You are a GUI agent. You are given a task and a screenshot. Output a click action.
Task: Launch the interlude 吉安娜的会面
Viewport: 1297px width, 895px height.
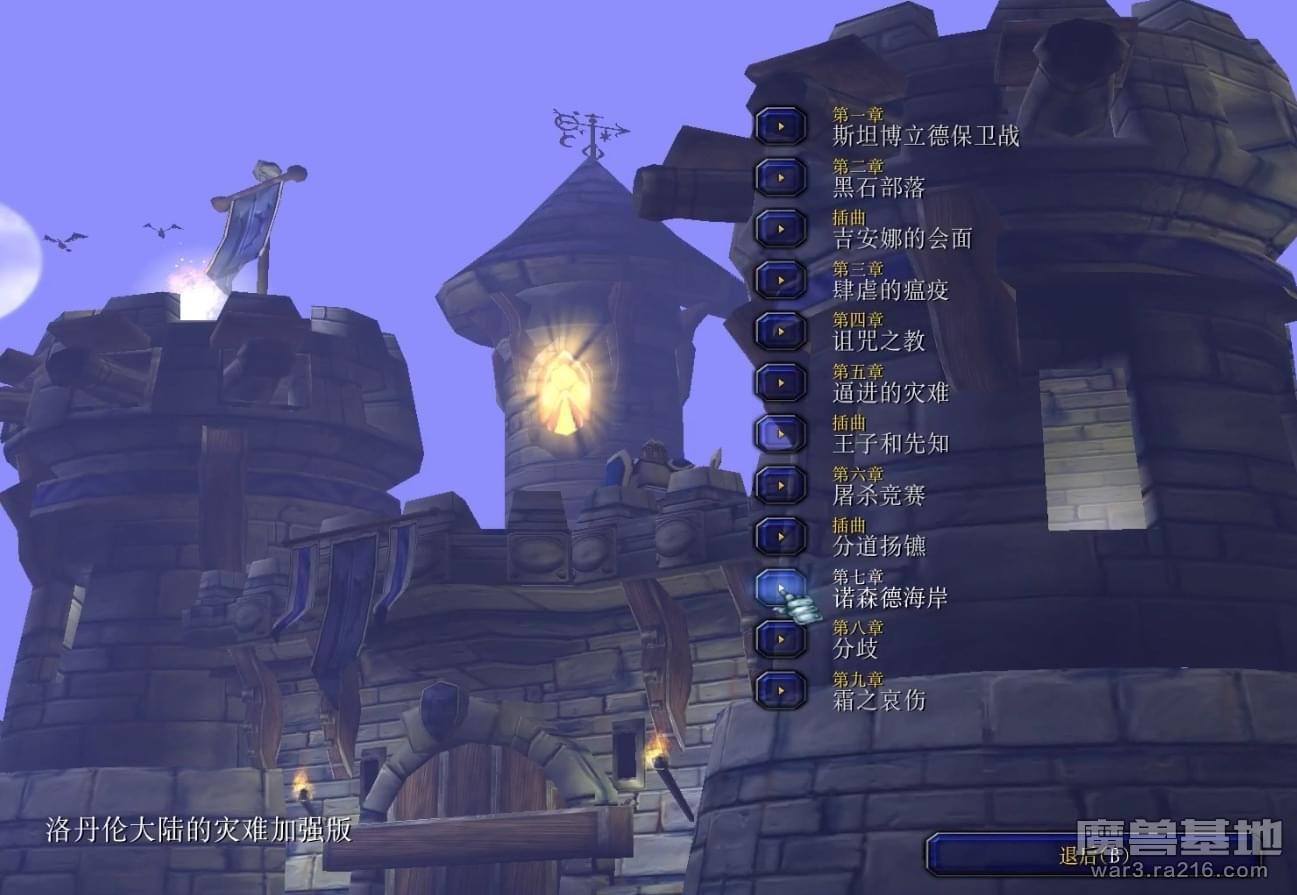click(x=780, y=228)
